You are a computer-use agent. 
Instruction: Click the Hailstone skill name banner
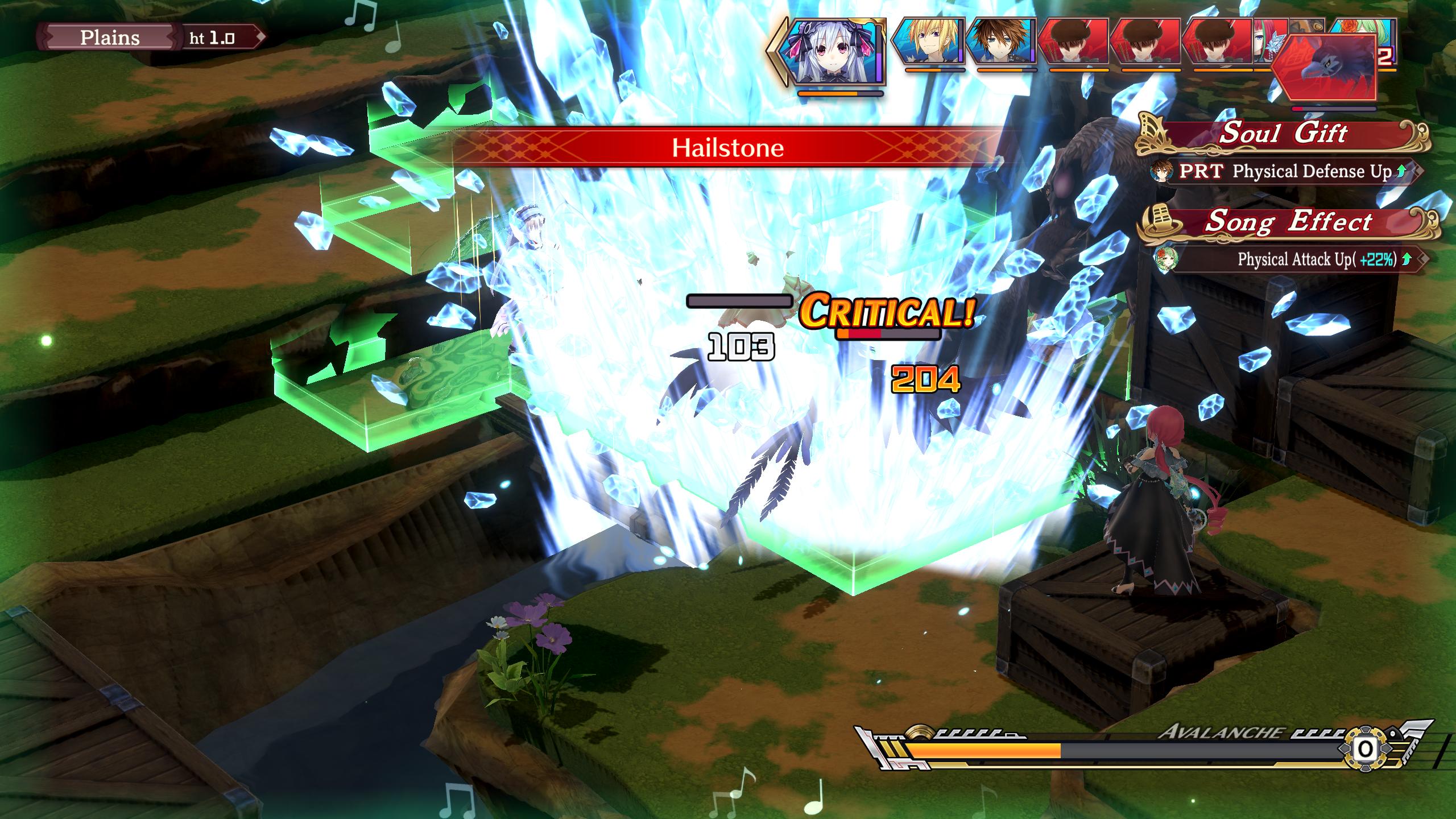point(727,148)
